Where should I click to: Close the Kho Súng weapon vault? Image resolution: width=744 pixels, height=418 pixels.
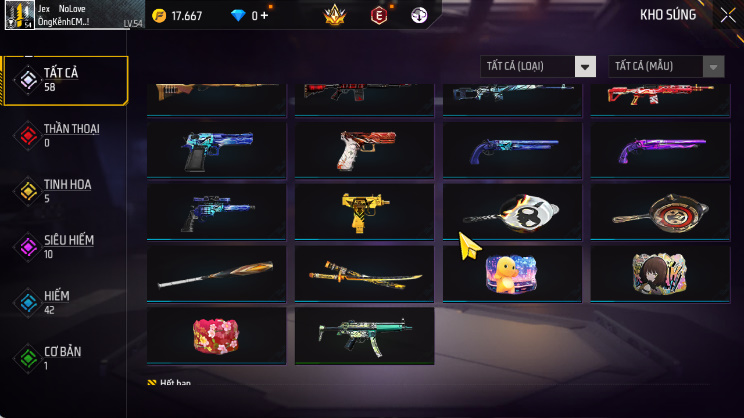[x=727, y=15]
